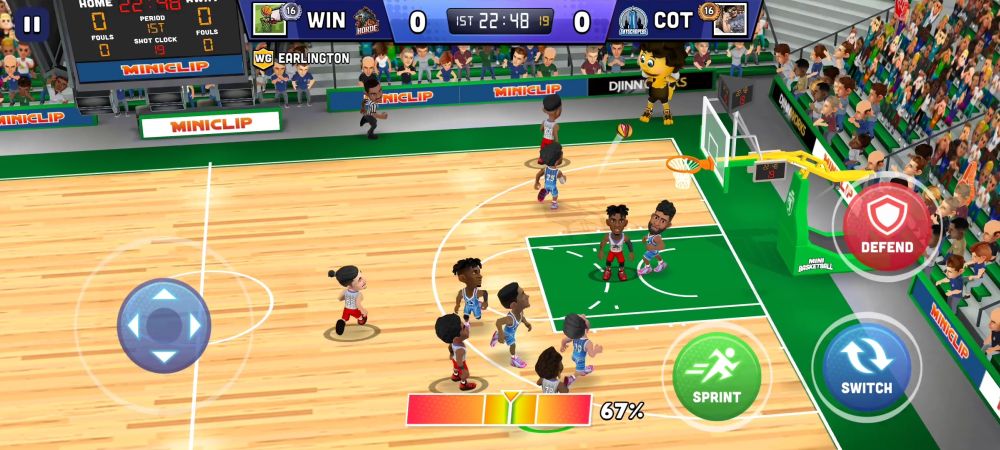
Task: Activate the green Sprint button
Action: click(716, 376)
